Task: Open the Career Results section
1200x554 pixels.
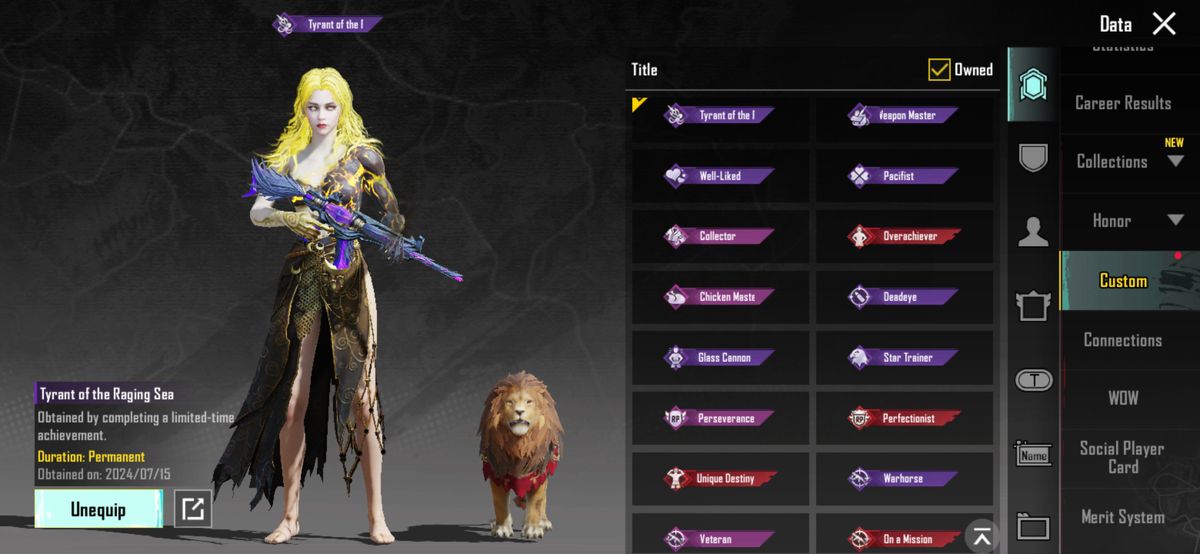Action: pos(1123,103)
